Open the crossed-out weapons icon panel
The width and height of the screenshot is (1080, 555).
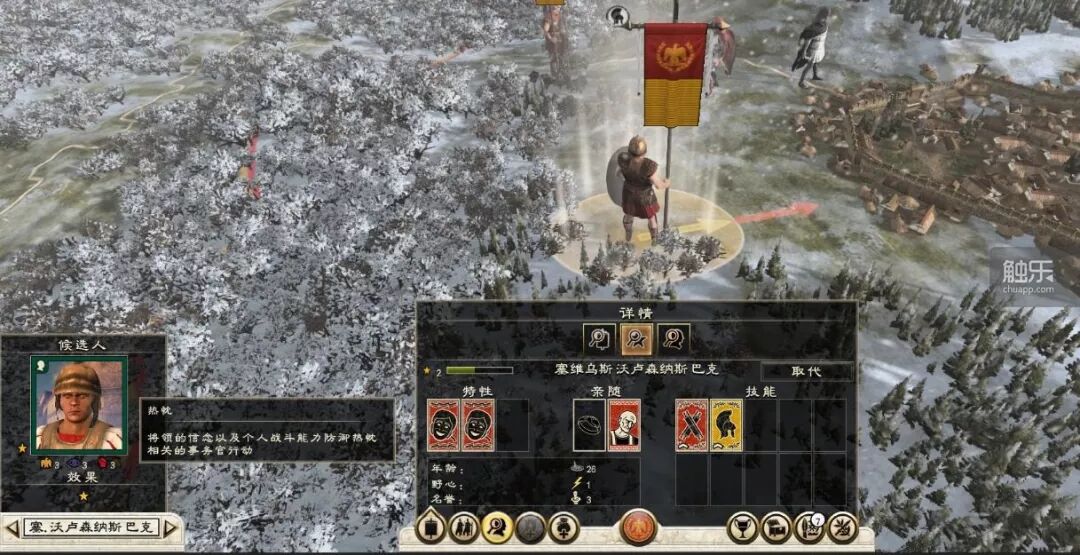pyautogui.click(x=843, y=526)
